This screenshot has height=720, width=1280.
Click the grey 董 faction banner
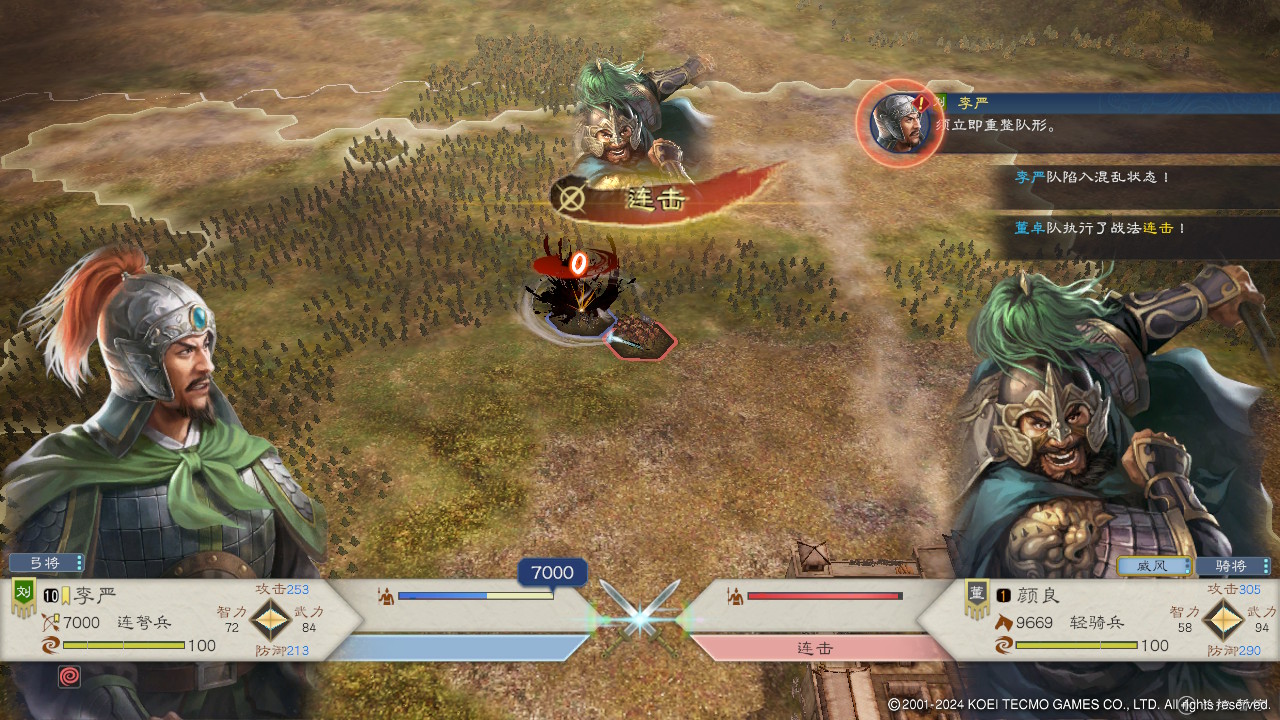pyautogui.click(x=977, y=598)
